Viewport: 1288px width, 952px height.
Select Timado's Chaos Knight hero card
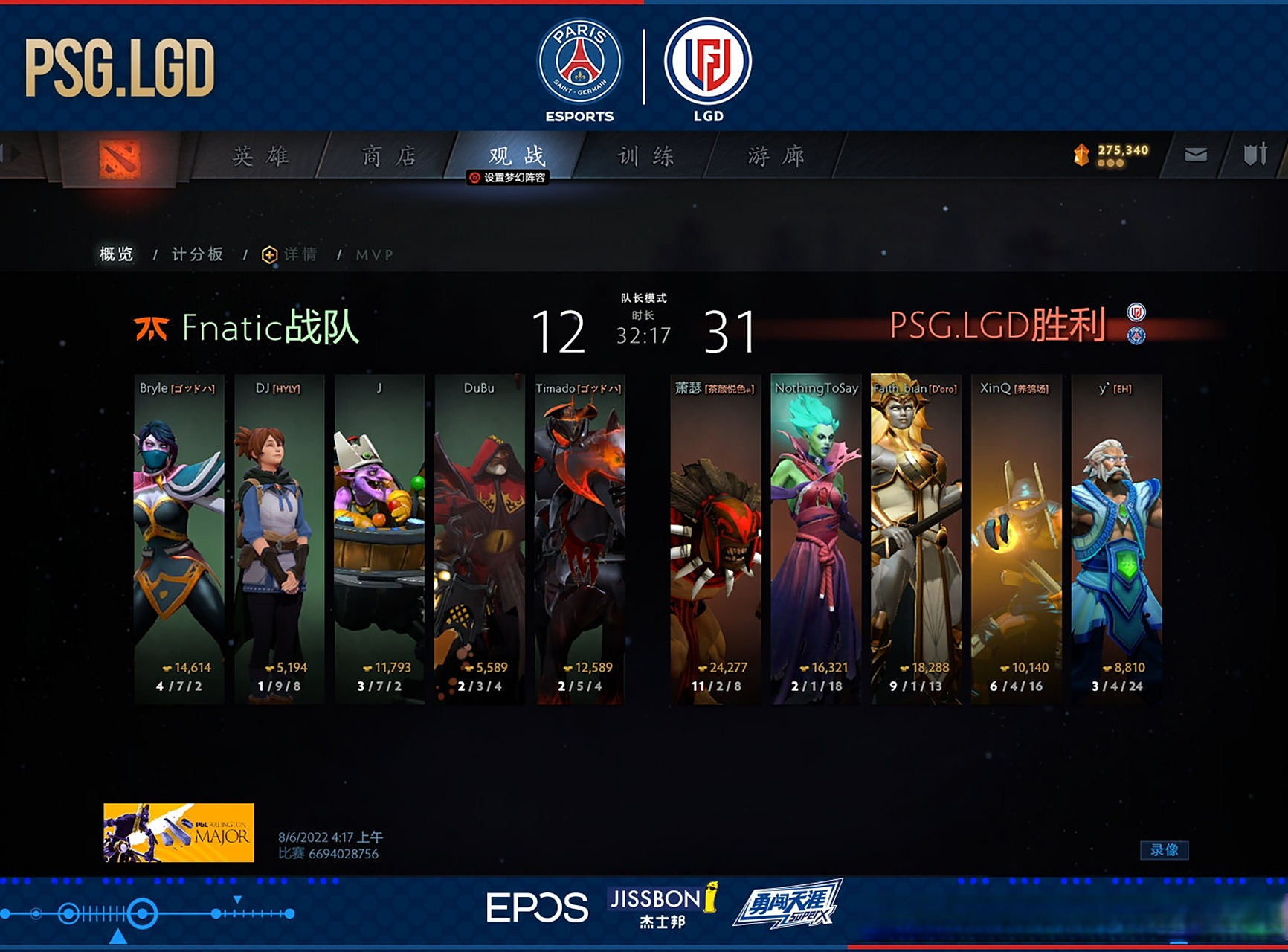point(580,538)
